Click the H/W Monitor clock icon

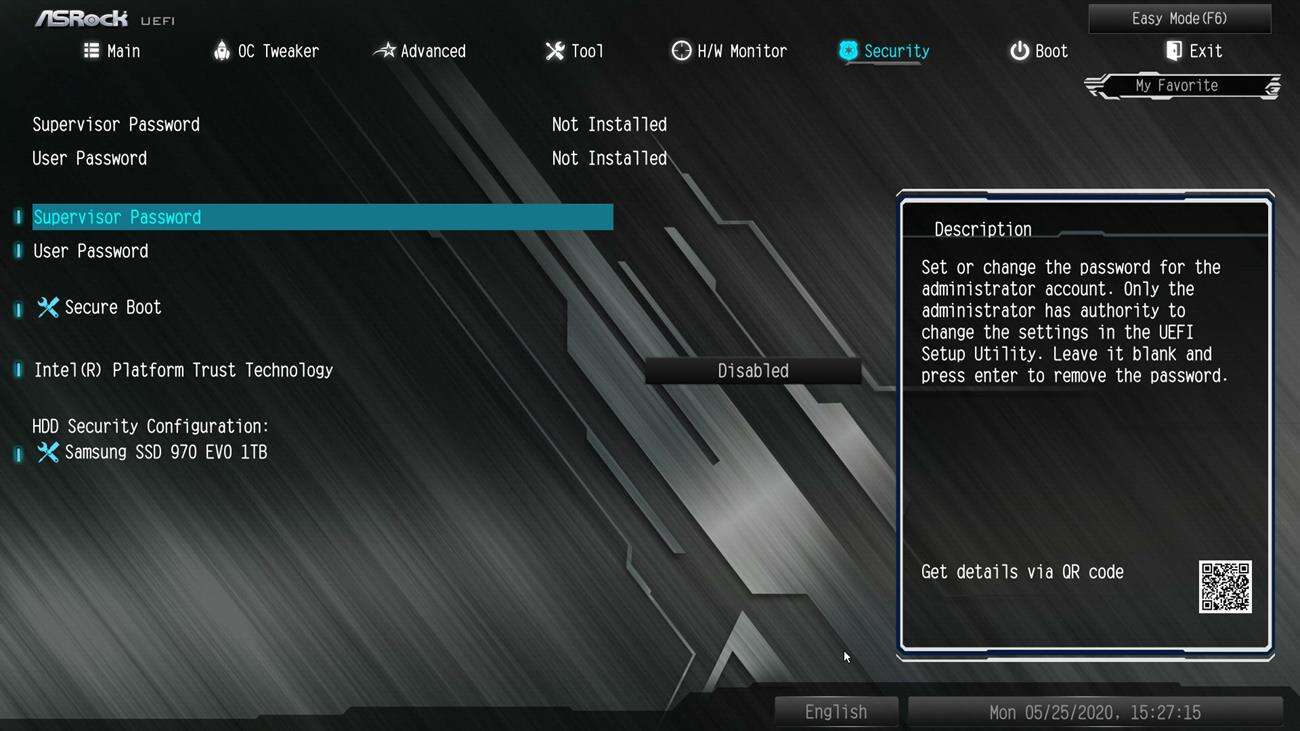tap(681, 50)
